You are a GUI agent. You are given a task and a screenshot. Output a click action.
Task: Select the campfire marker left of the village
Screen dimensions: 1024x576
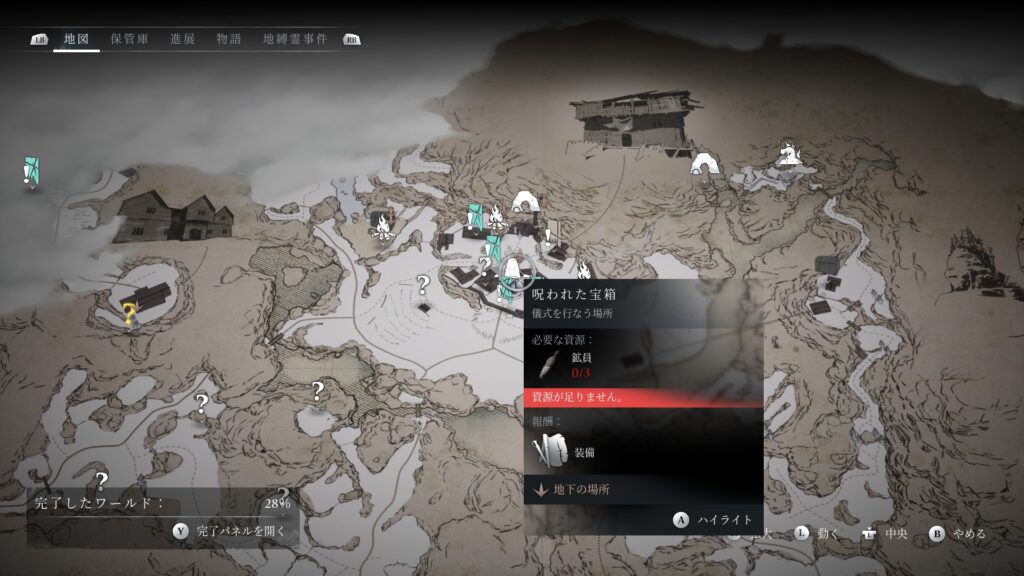coord(381,229)
